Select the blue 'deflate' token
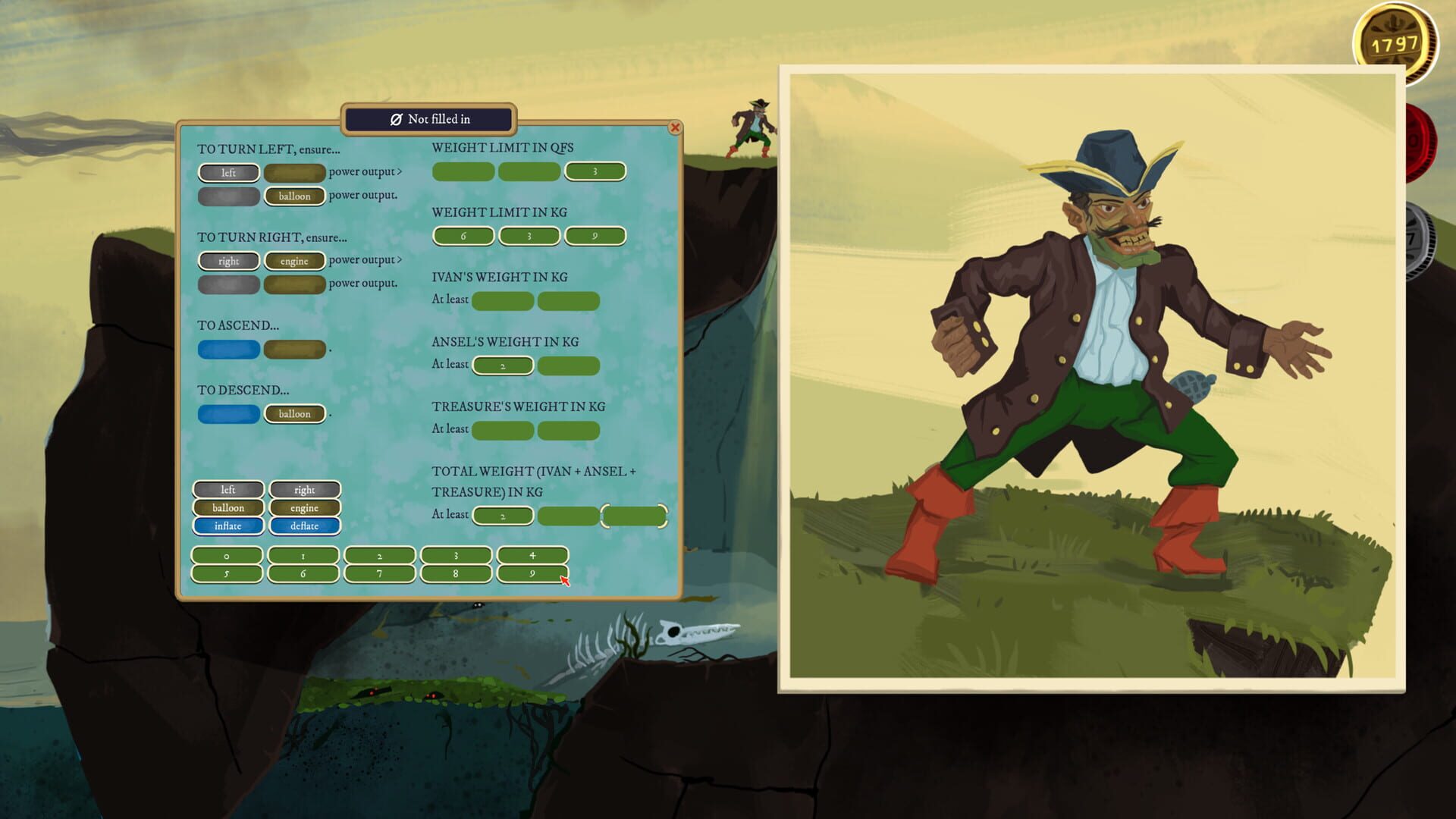Image resolution: width=1456 pixels, height=819 pixels. click(305, 526)
